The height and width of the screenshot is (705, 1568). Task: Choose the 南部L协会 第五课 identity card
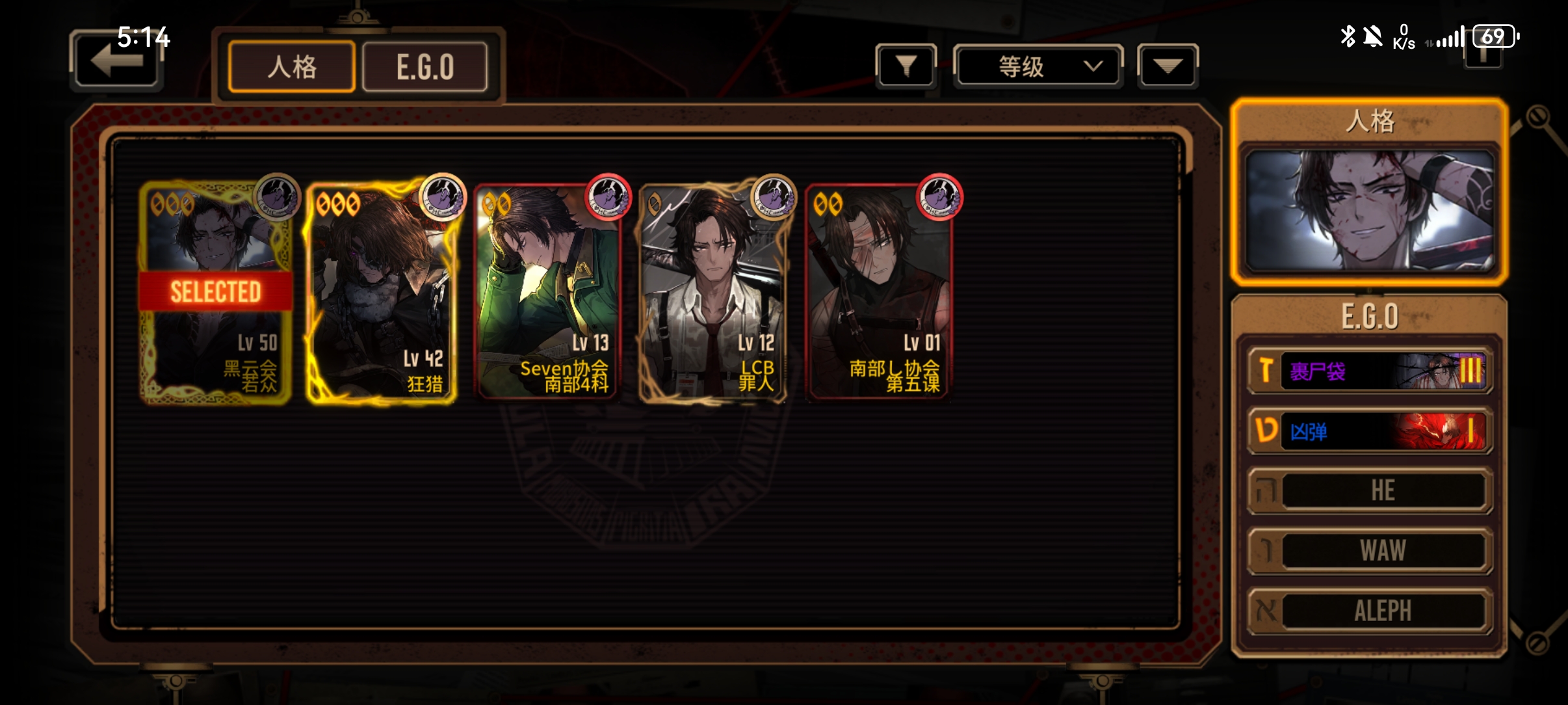(x=878, y=293)
